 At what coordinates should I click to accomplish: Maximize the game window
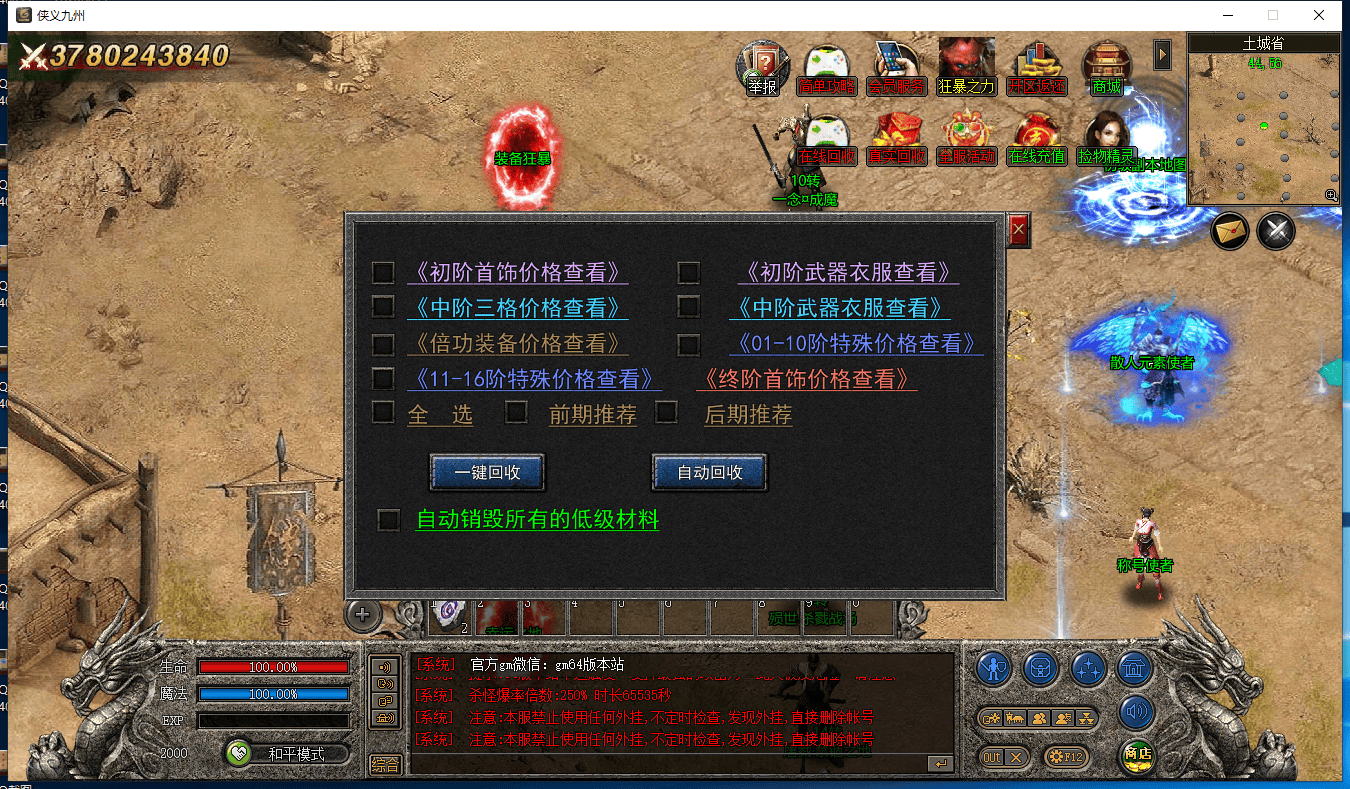click(1273, 15)
